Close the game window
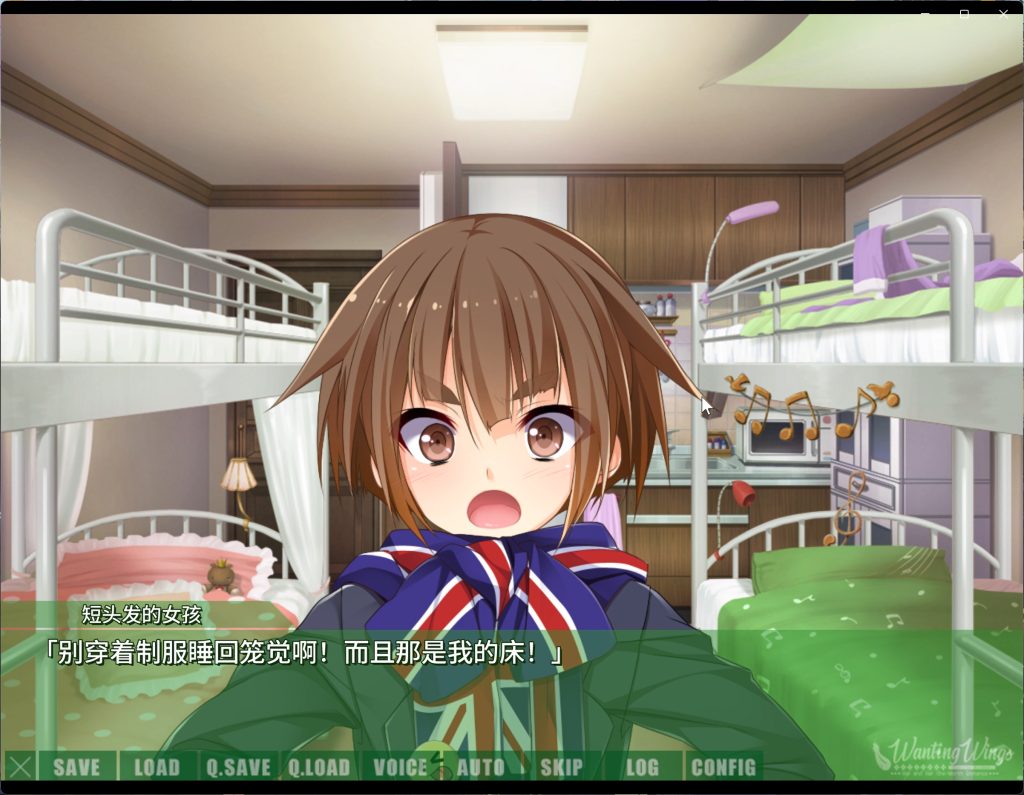This screenshot has height=795, width=1024. (1003, 14)
